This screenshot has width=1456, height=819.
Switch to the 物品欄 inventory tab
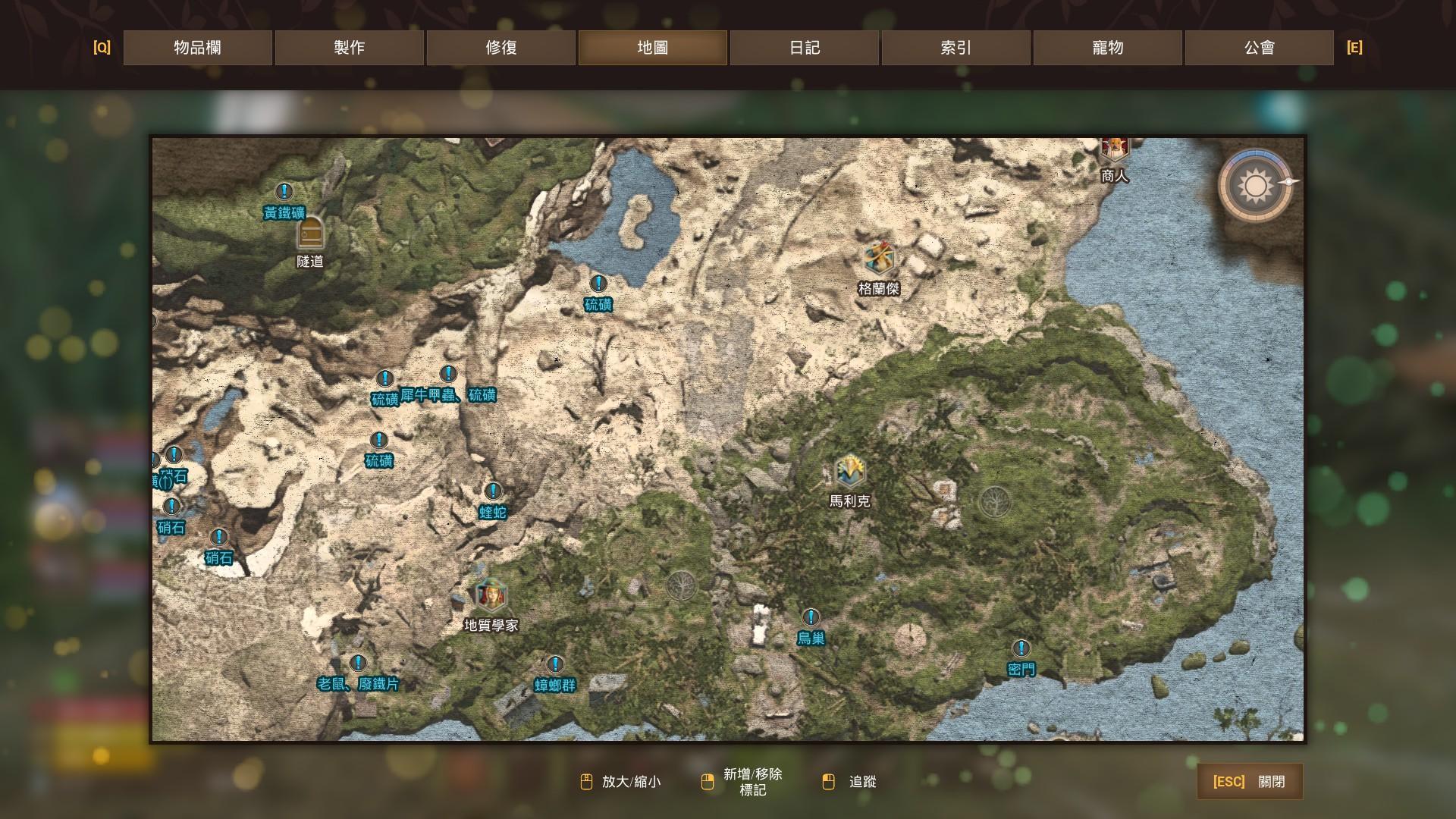pyautogui.click(x=197, y=48)
